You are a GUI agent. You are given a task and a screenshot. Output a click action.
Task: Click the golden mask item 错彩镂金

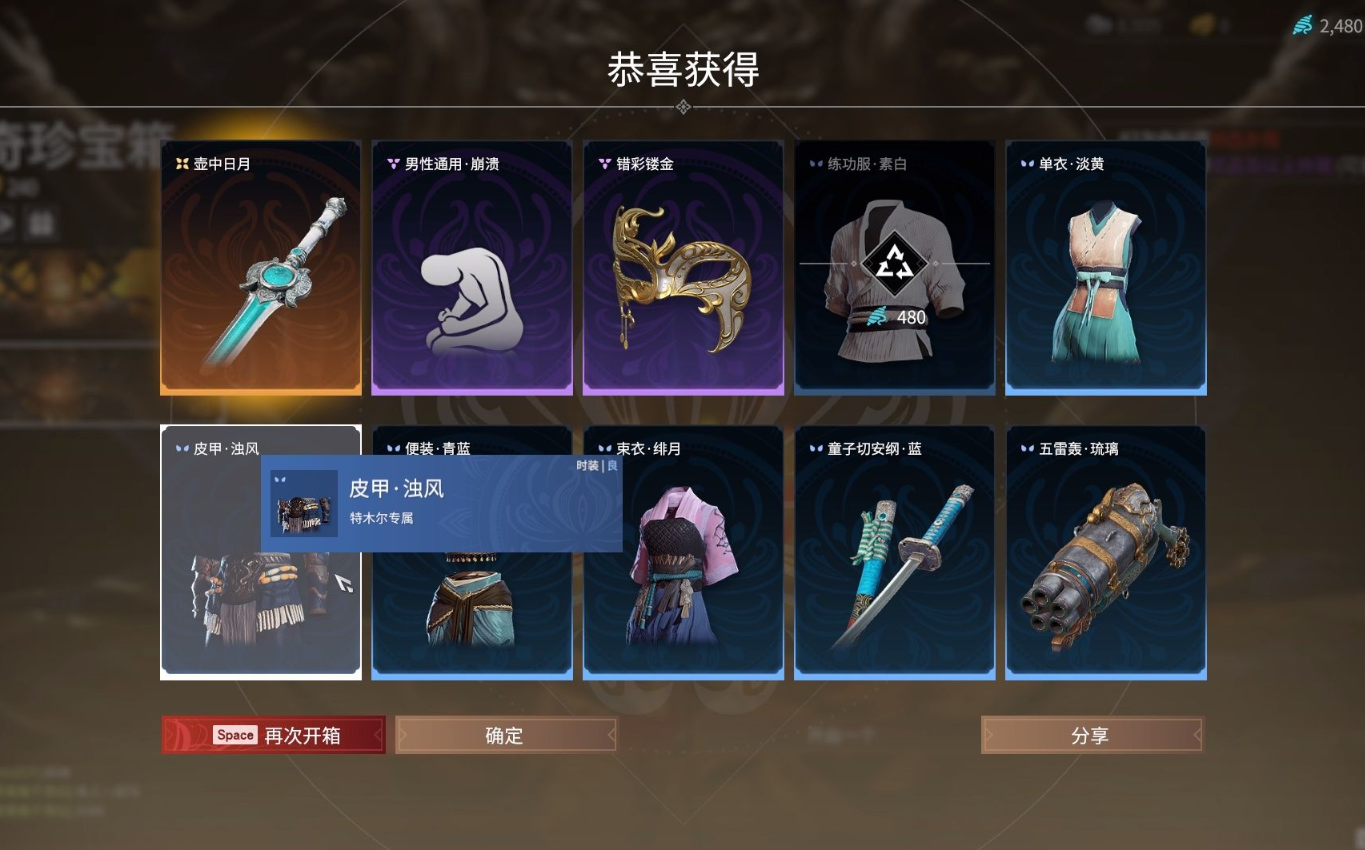coord(683,270)
